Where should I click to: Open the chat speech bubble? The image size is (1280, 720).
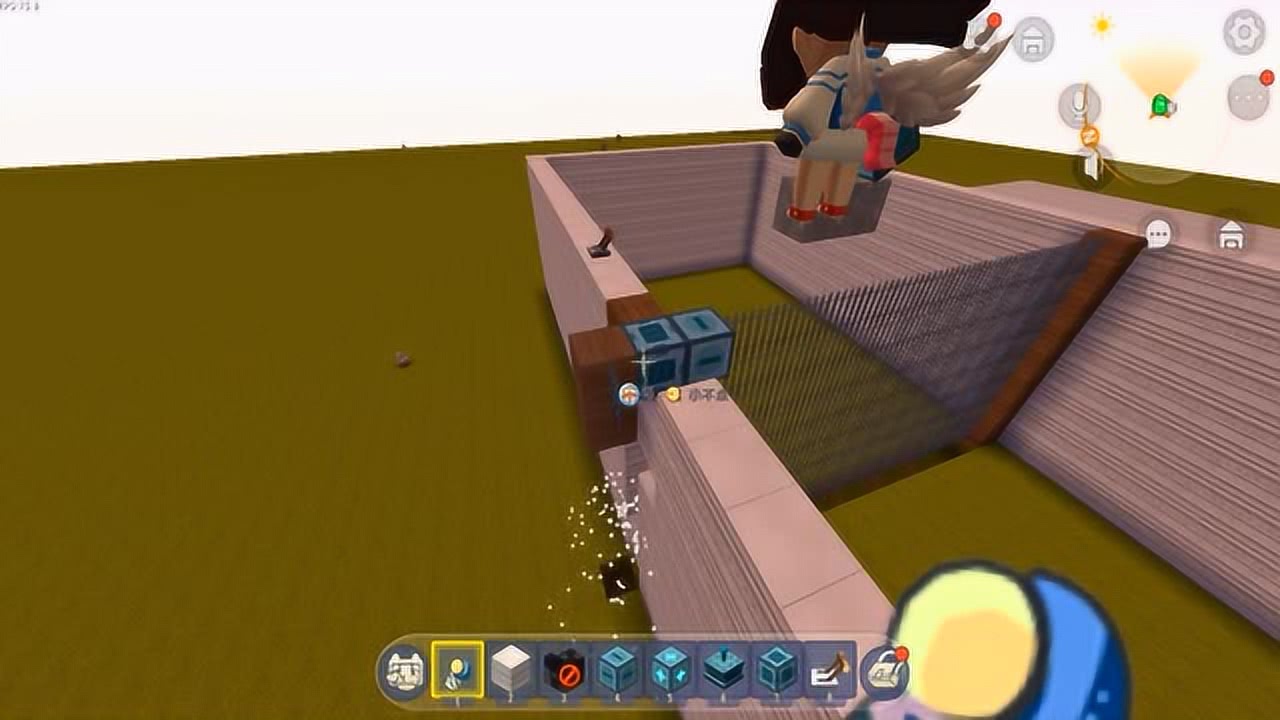pyautogui.click(x=1158, y=235)
